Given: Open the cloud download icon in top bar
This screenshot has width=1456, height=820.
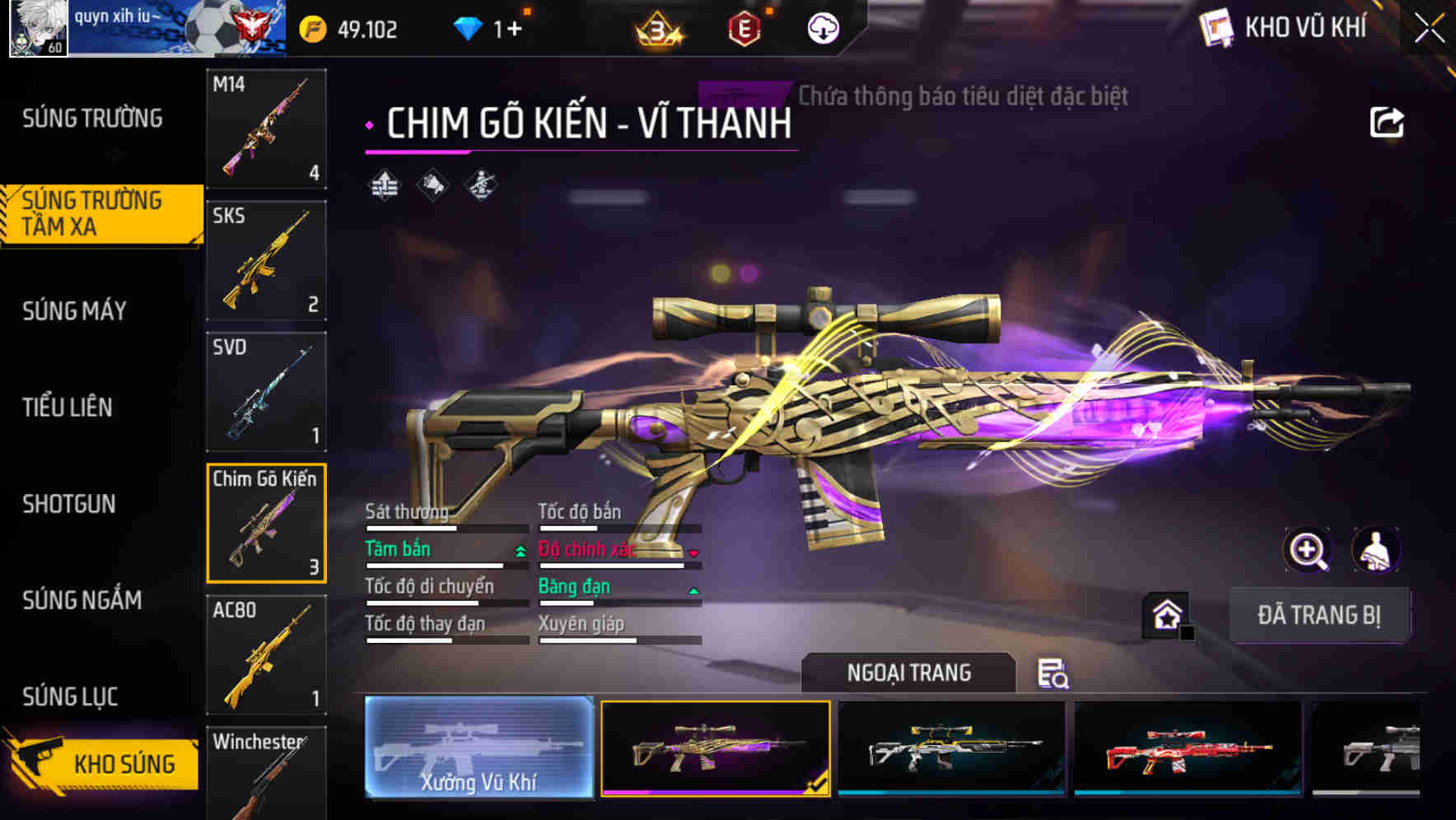Looking at the screenshot, I should point(821,28).
